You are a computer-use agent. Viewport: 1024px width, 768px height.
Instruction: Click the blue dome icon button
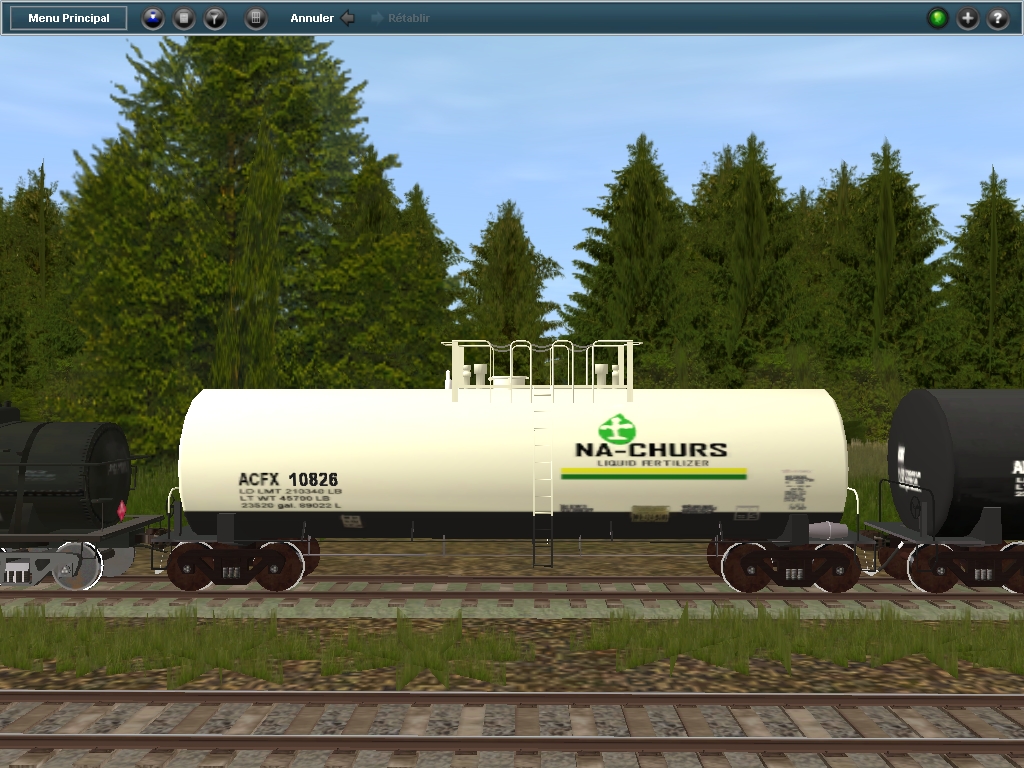click(152, 18)
